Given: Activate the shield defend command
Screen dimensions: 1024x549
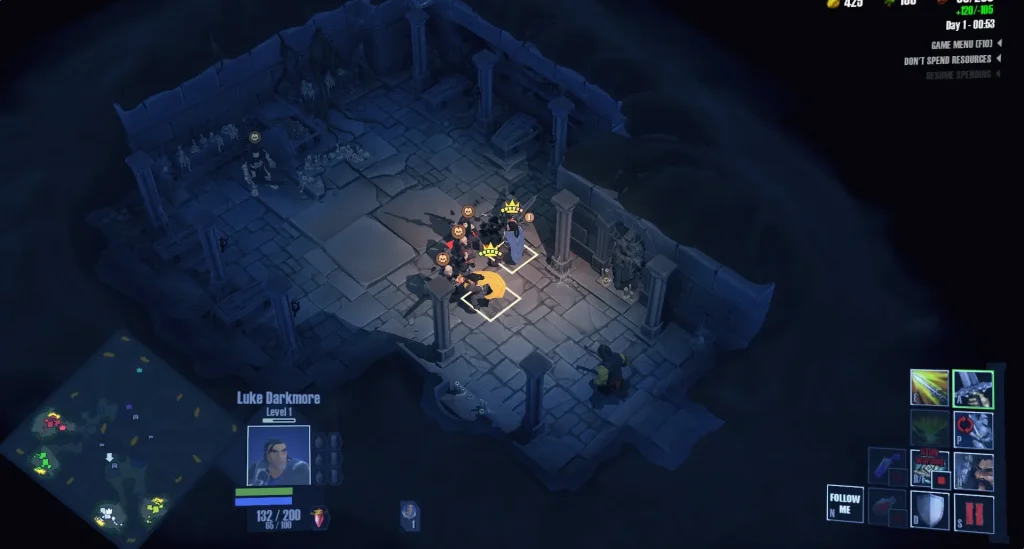Looking at the screenshot, I should (x=929, y=509).
